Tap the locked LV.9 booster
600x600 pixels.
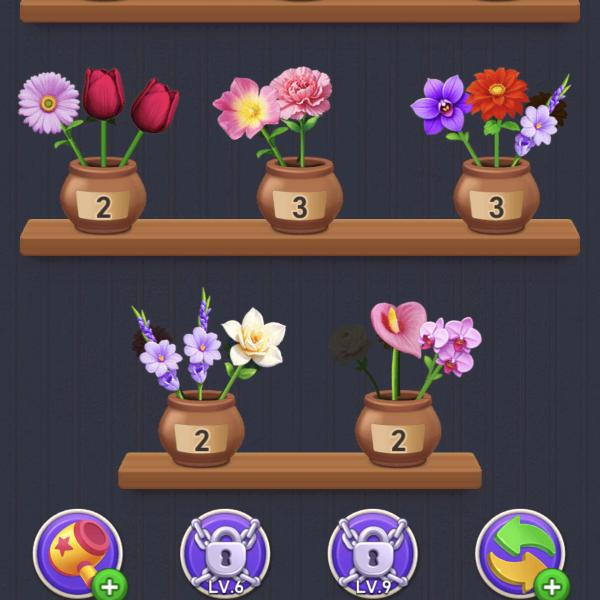pos(373,554)
